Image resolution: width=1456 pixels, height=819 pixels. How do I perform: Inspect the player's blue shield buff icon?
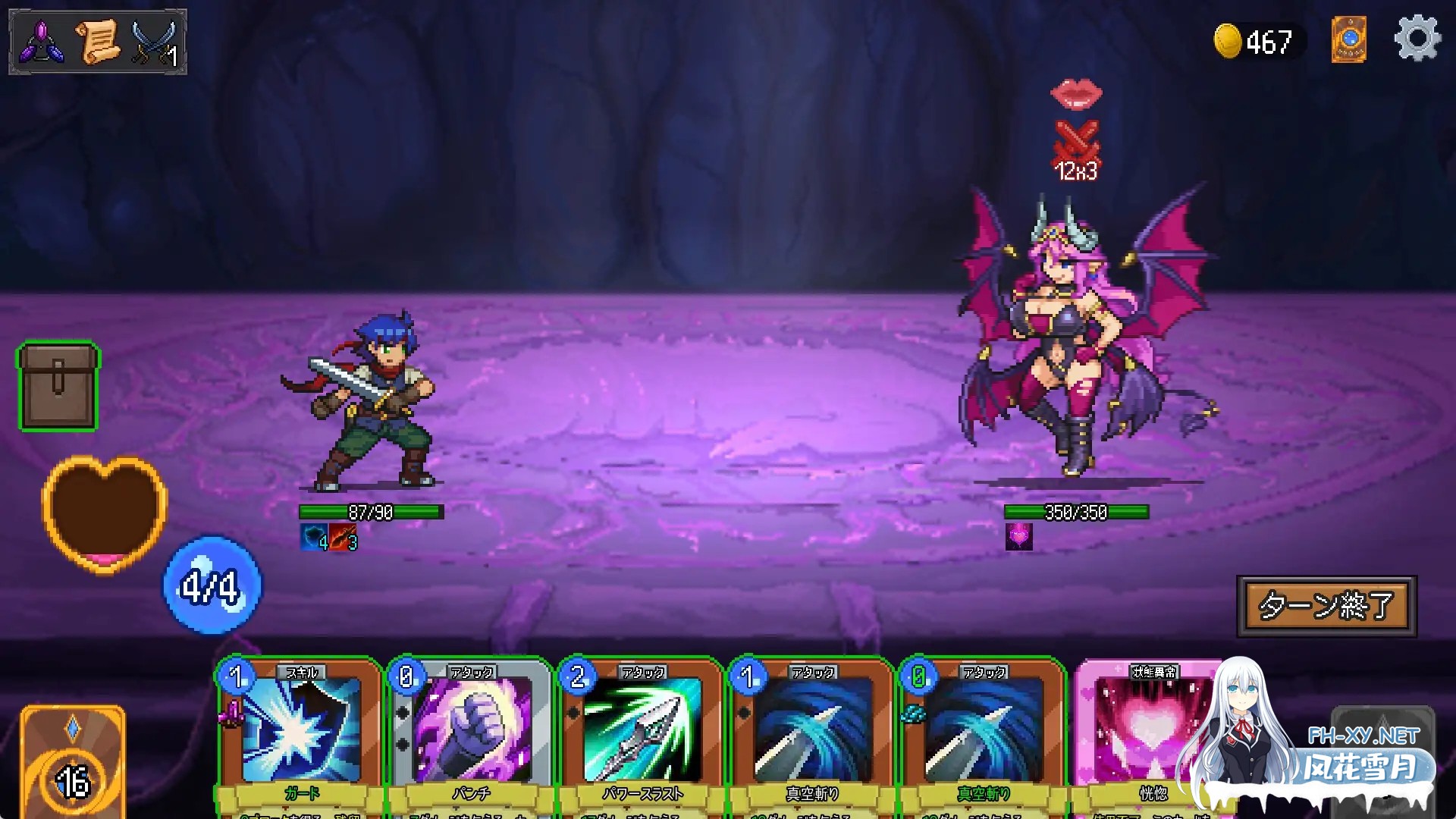pos(314,538)
